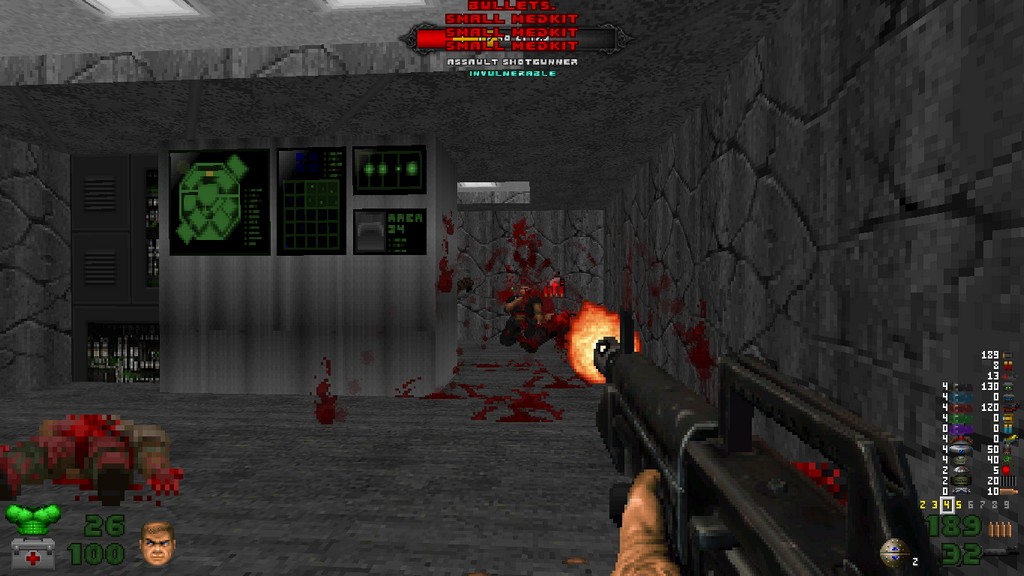Click the Doomguy face portrait
1024x576 pixels.
coord(157,543)
